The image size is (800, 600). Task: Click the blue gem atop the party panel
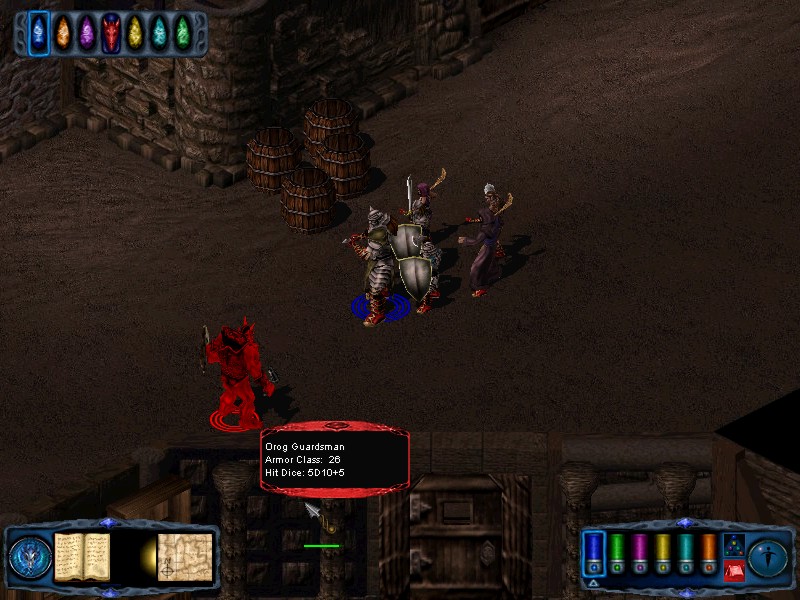coord(684,522)
